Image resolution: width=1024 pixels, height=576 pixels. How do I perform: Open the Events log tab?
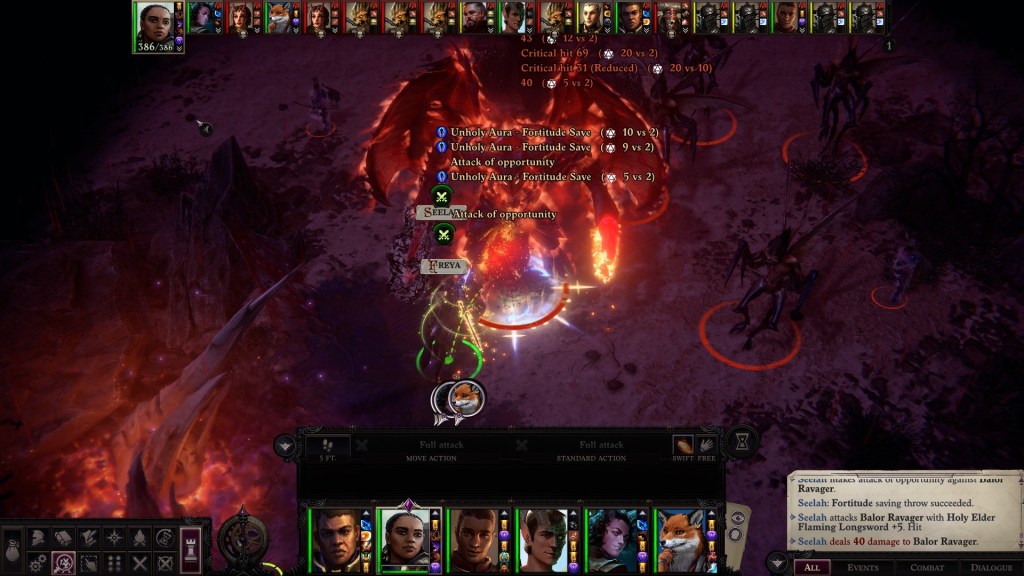click(x=863, y=567)
